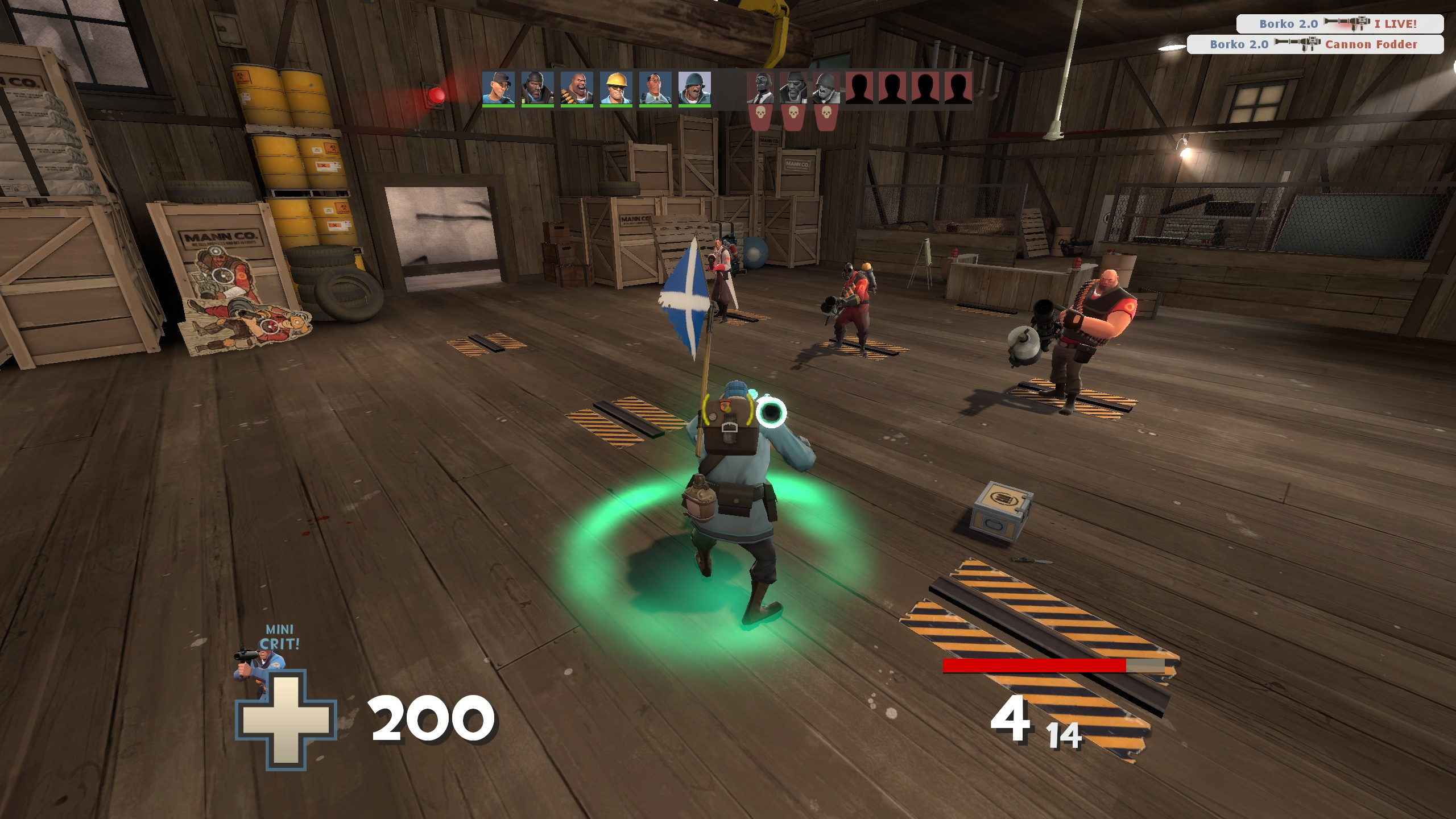The width and height of the screenshot is (1456, 819).
Task: Click the rocket launcher kill icon beside I LIVE!
Action: coord(1347,24)
